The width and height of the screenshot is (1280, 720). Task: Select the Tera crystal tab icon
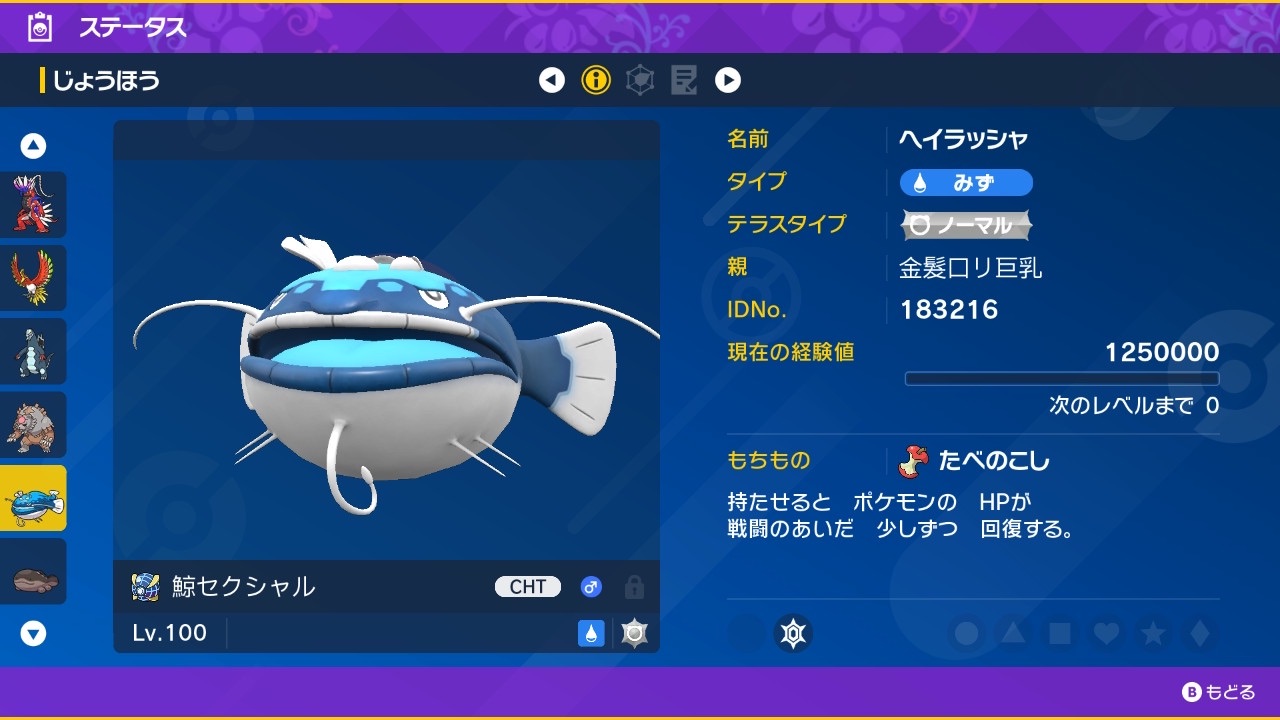[x=639, y=80]
